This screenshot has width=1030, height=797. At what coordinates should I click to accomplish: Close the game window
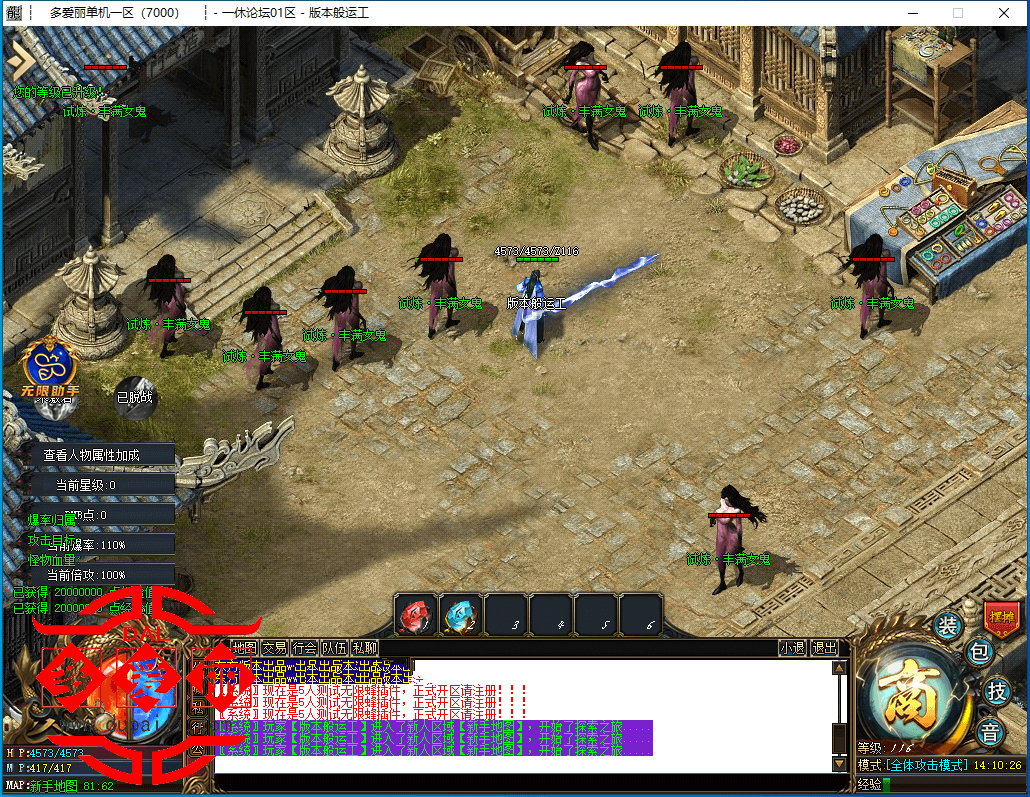pos(1005,13)
